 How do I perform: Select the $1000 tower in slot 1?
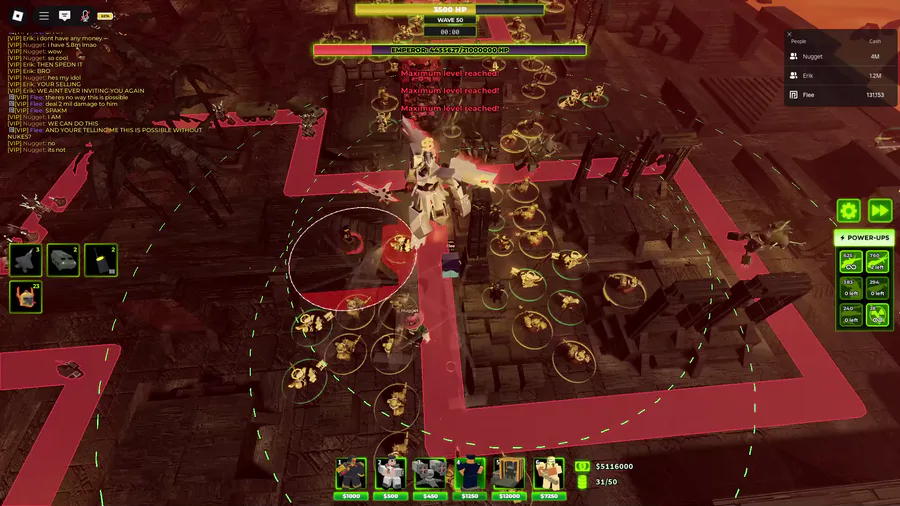350,475
